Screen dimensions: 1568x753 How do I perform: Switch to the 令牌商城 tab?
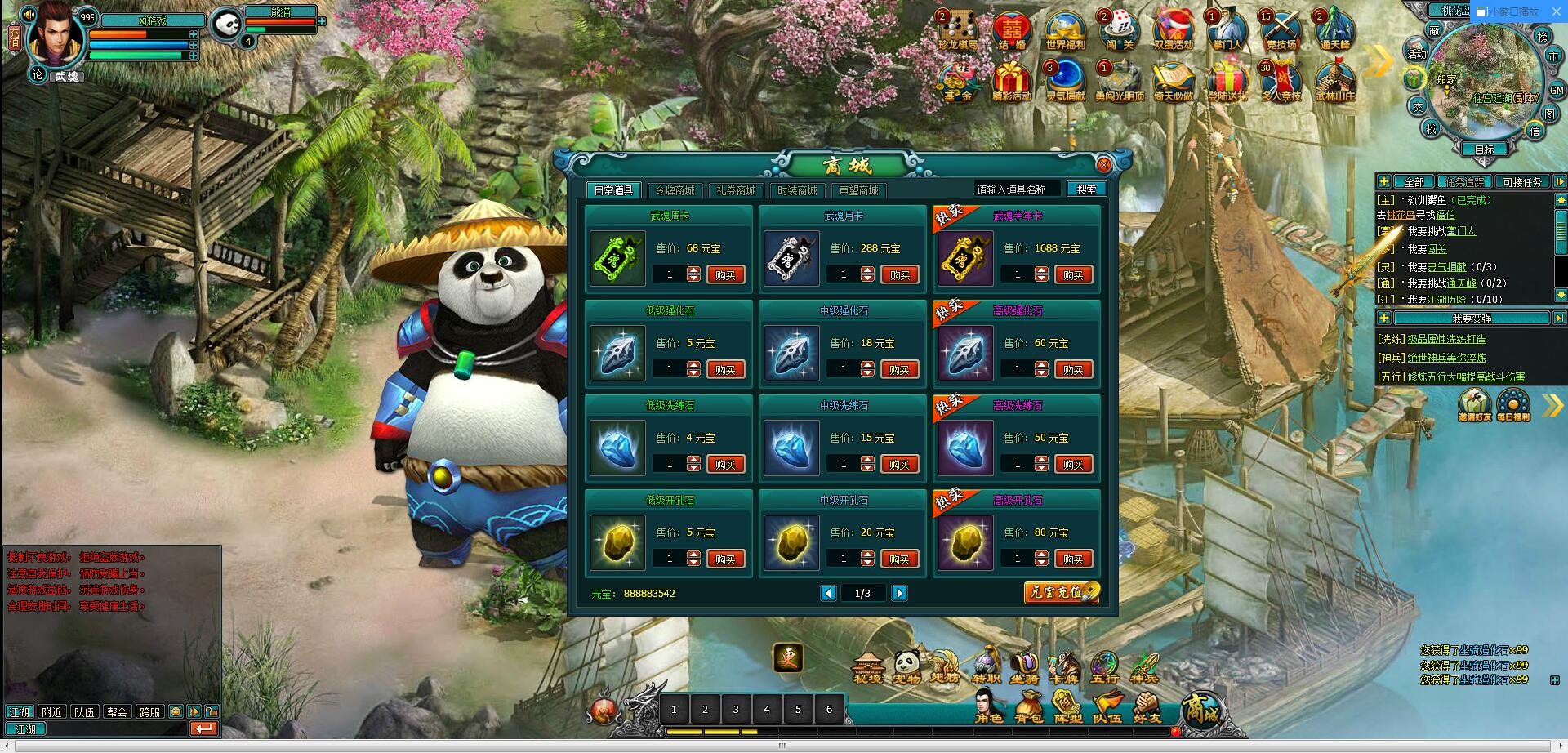675,190
